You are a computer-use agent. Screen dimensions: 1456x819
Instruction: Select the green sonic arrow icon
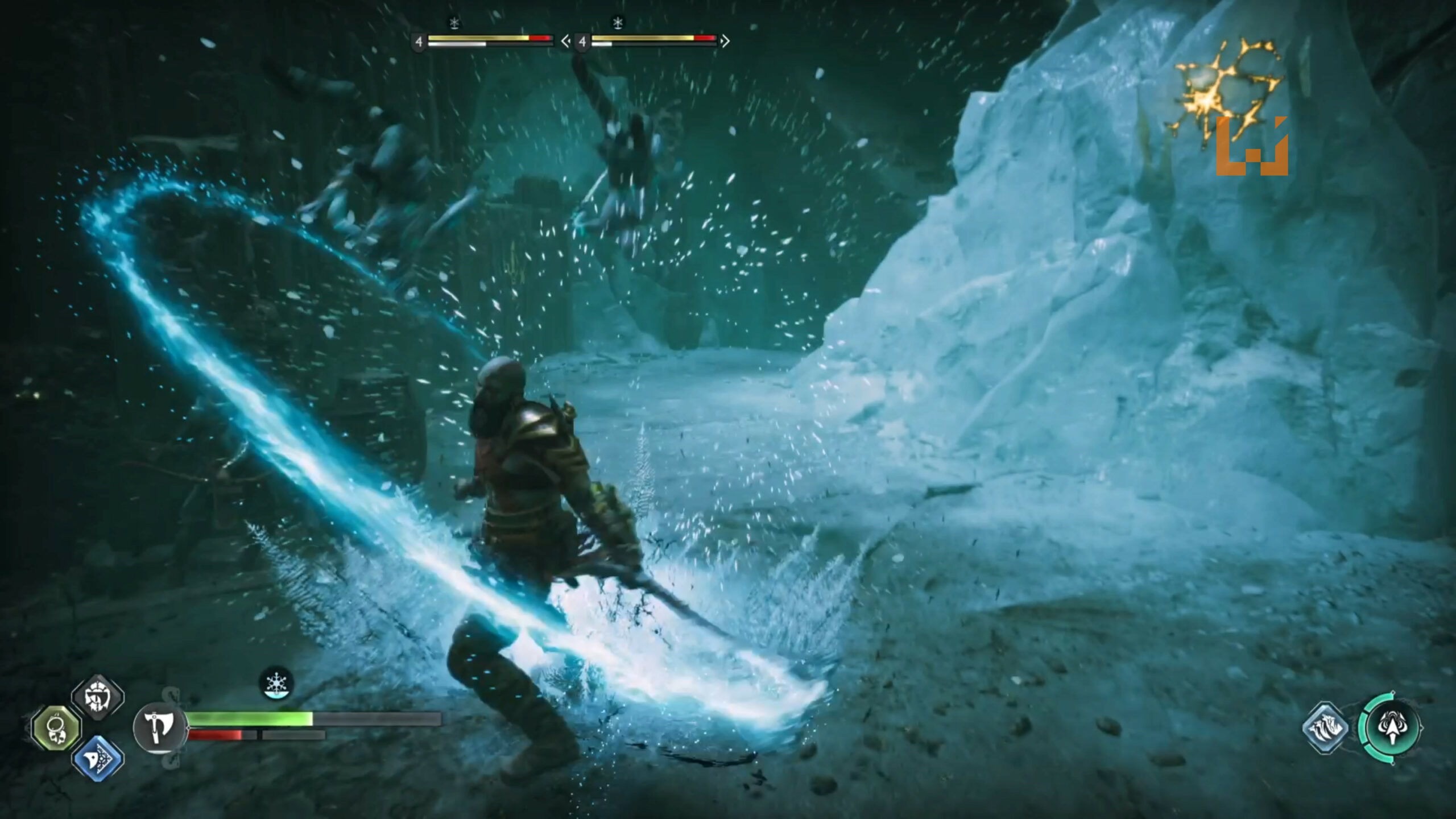1392,727
